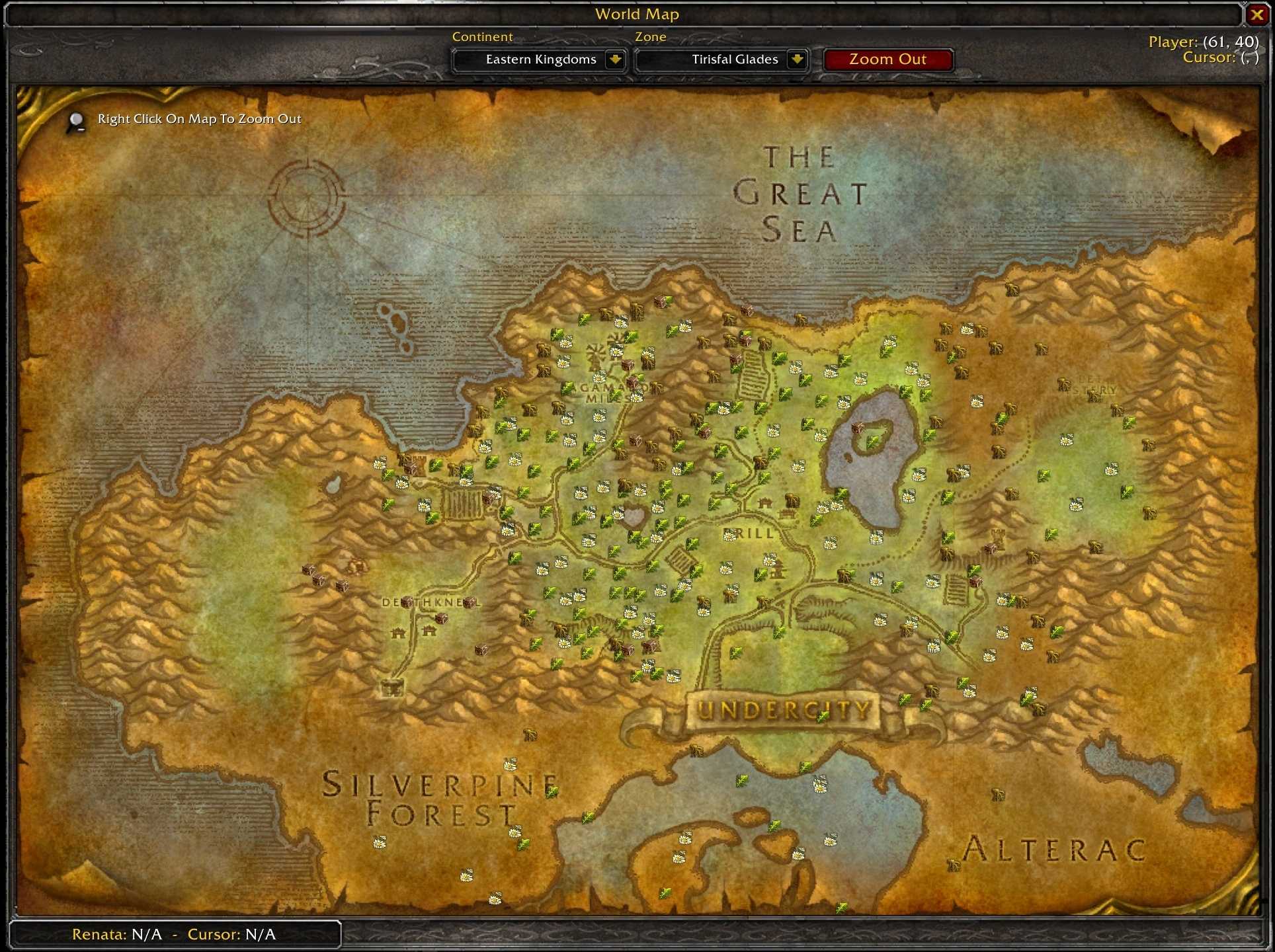Open the Eastern Kingdoms continent dropdown
This screenshot has width=1275, height=952.
pyautogui.click(x=615, y=59)
